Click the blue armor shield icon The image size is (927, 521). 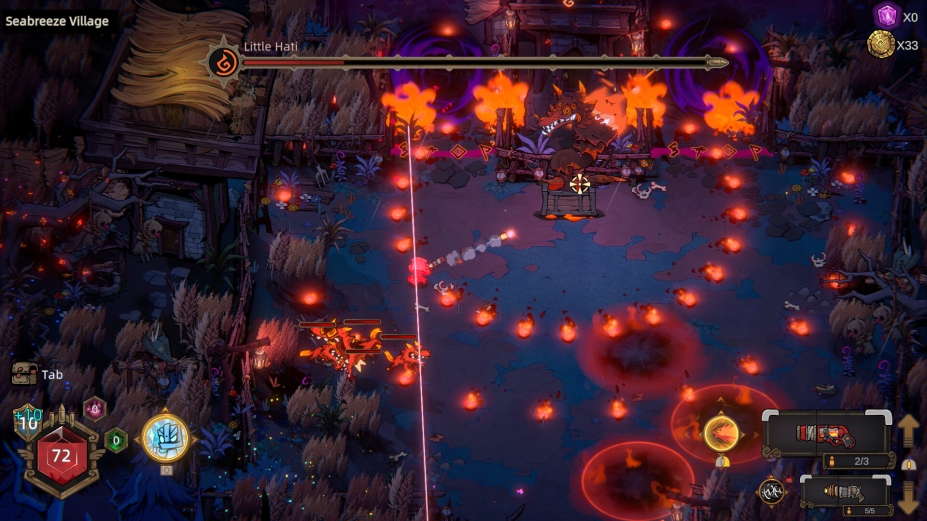27,422
